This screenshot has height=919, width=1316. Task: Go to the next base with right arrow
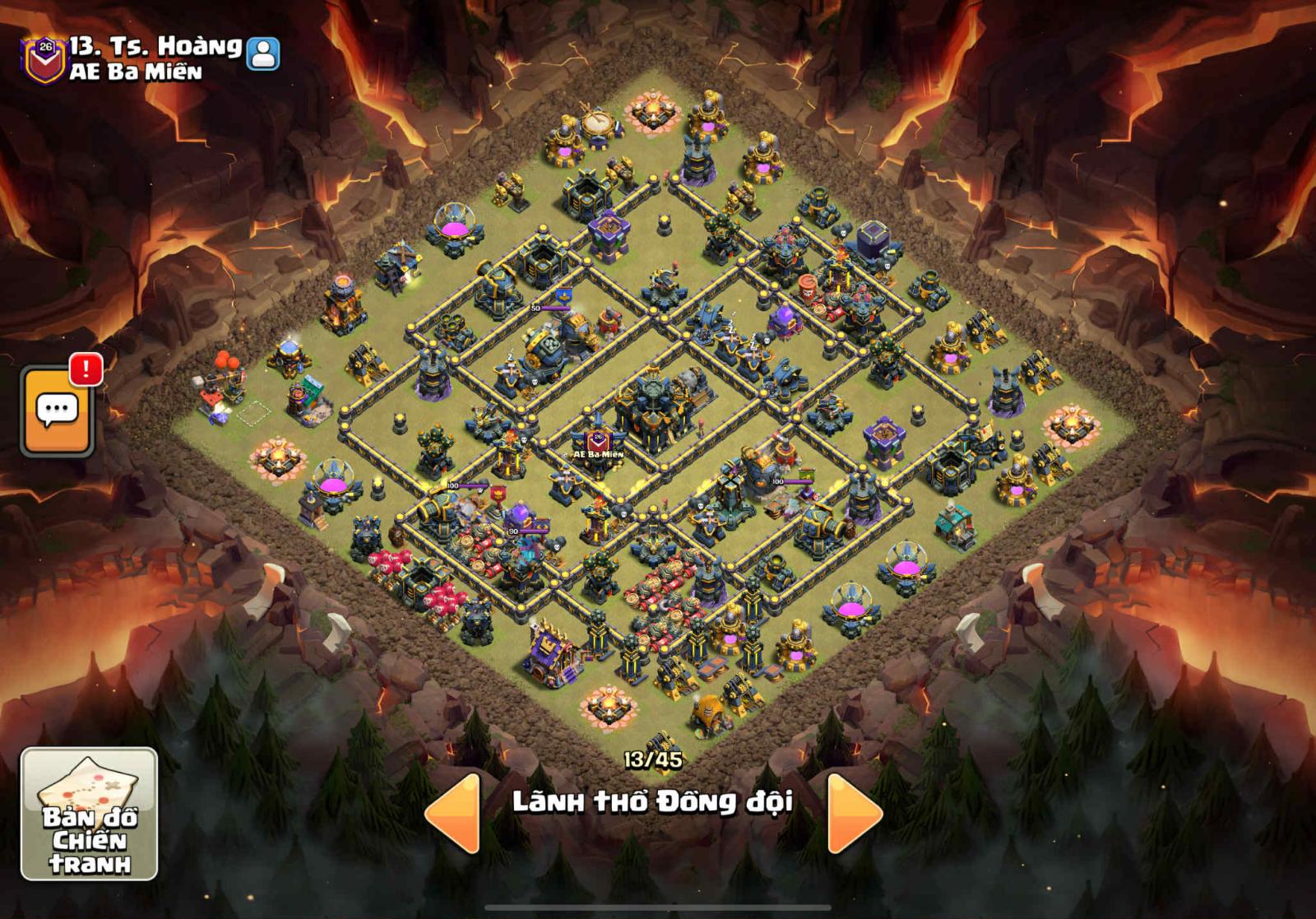coord(854,813)
